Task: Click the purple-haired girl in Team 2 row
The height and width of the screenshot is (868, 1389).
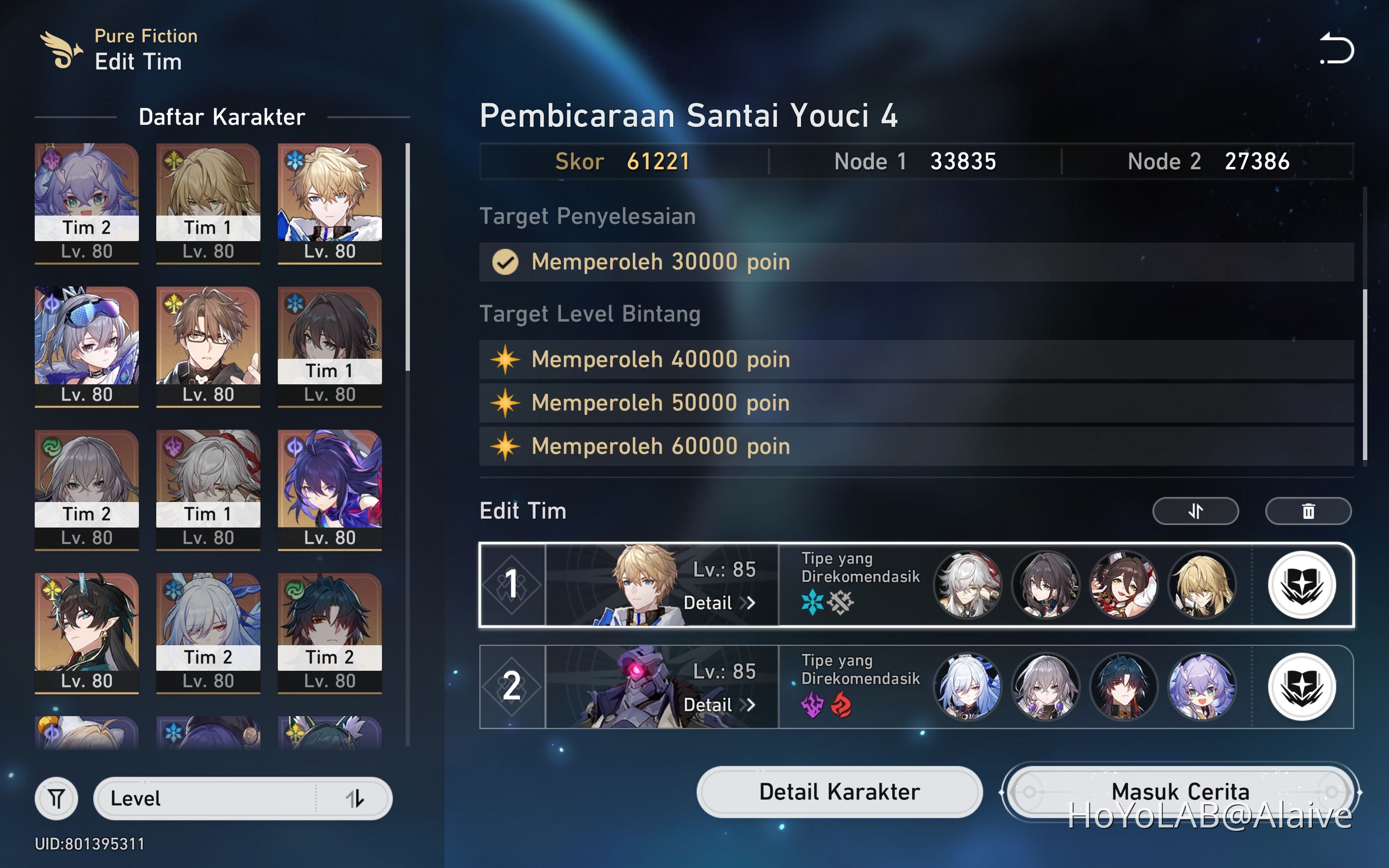Action: pos(1202,687)
